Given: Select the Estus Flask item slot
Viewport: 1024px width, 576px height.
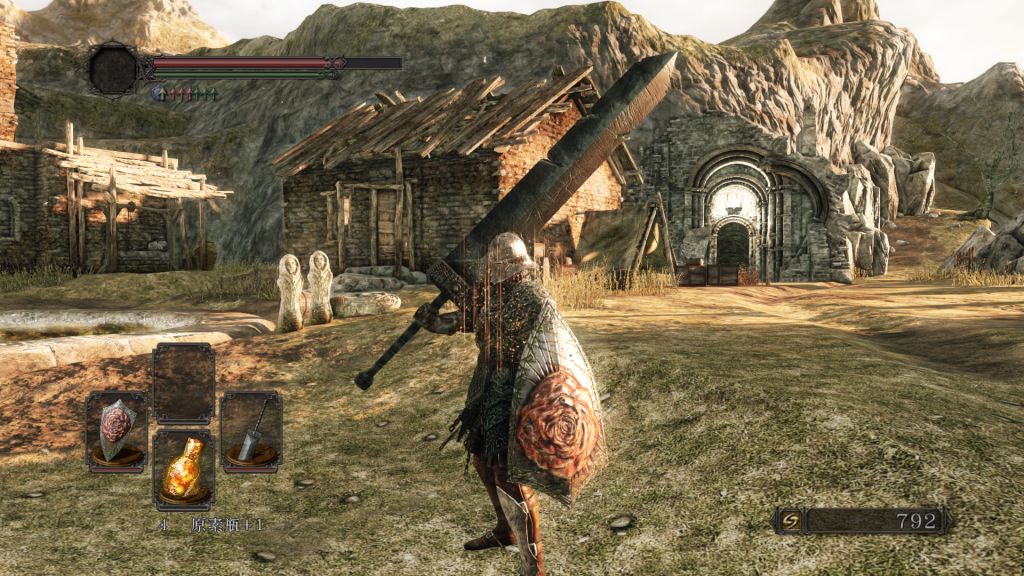Looking at the screenshot, I should [x=183, y=470].
